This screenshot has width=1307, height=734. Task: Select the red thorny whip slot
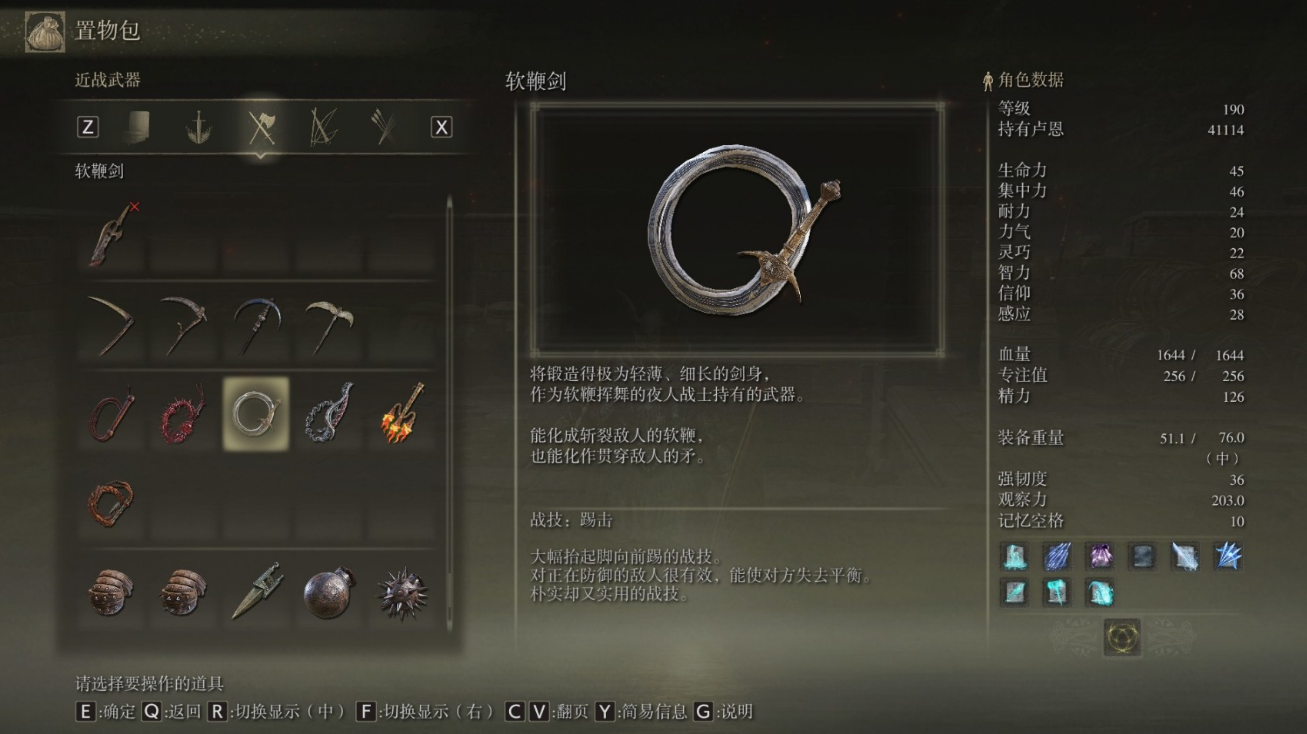[x=183, y=413]
